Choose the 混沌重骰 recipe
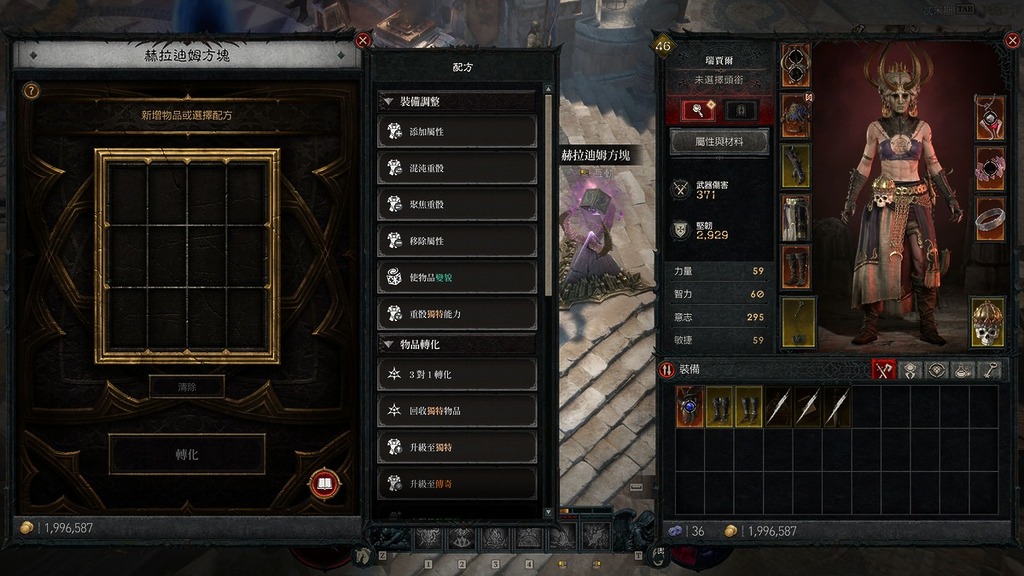The image size is (1024, 576). pos(457,168)
